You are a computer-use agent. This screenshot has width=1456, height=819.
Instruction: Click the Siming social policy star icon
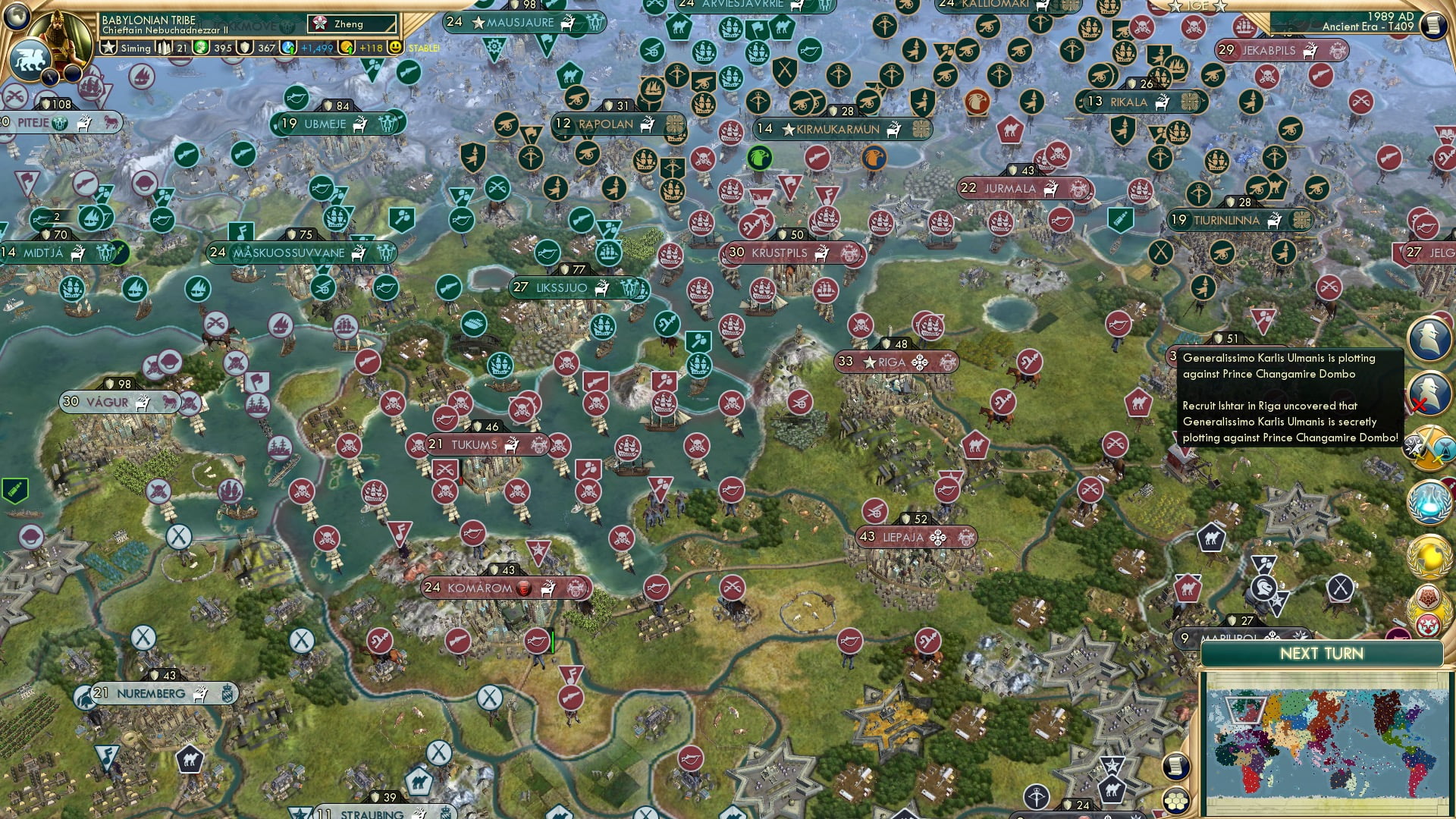[x=108, y=48]
